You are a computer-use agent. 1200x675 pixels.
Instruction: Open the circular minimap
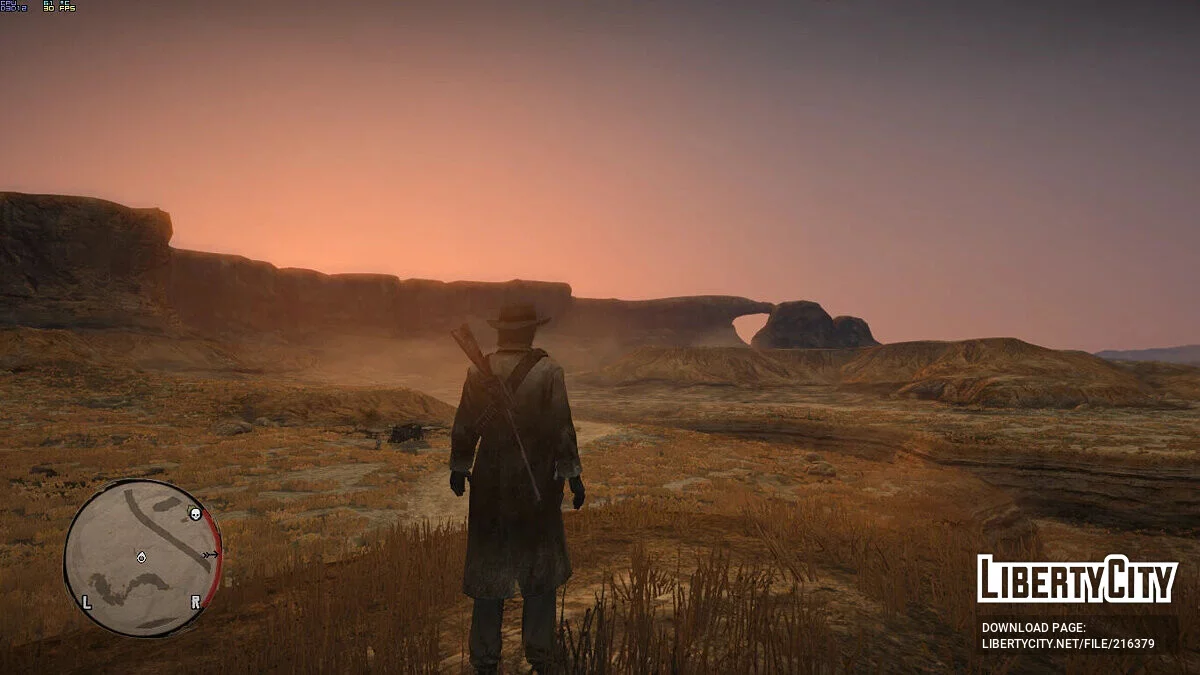pyautogui.click(x=142, y=558)
